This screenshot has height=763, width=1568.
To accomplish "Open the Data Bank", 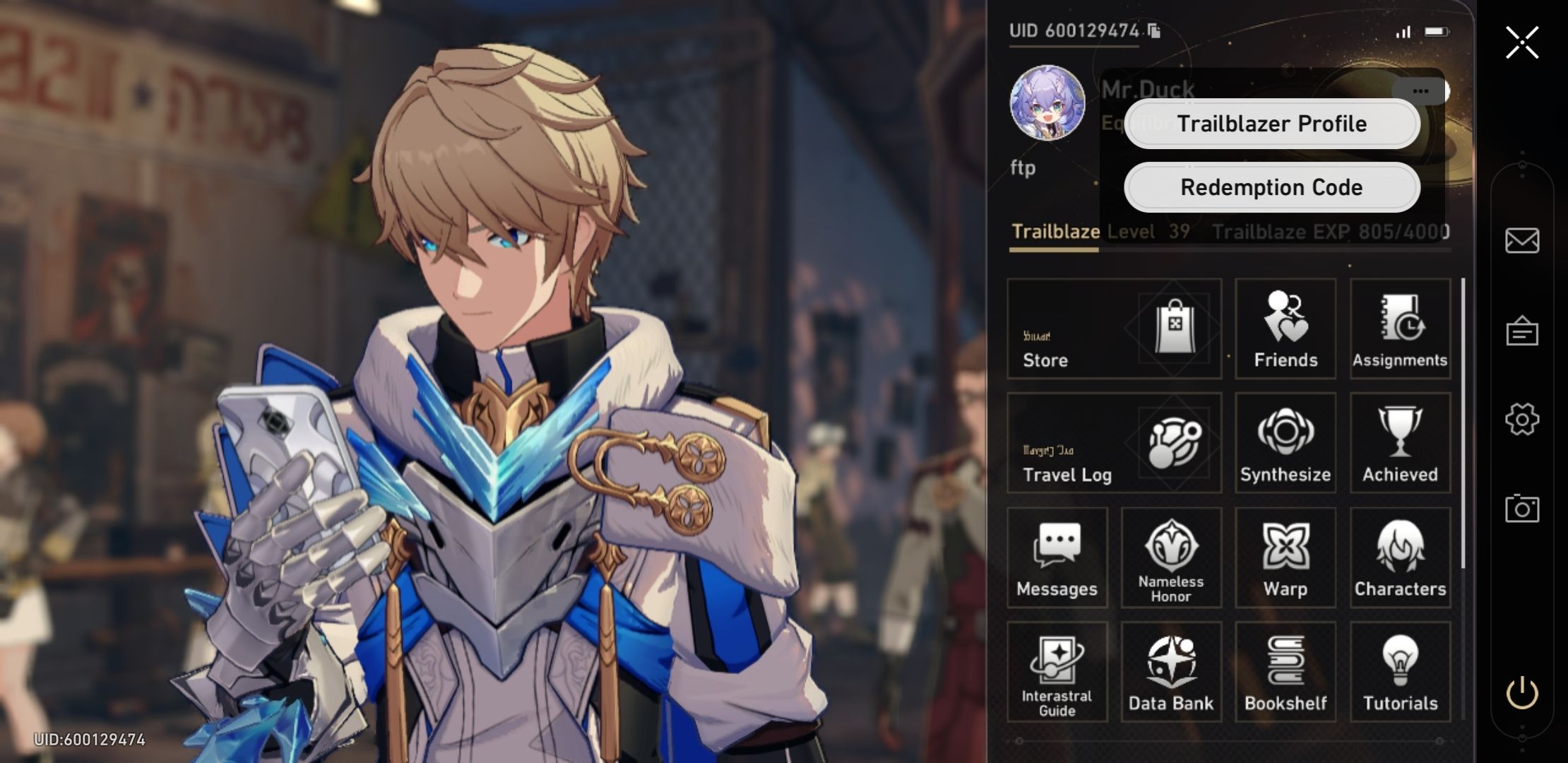I will 1171,671.
